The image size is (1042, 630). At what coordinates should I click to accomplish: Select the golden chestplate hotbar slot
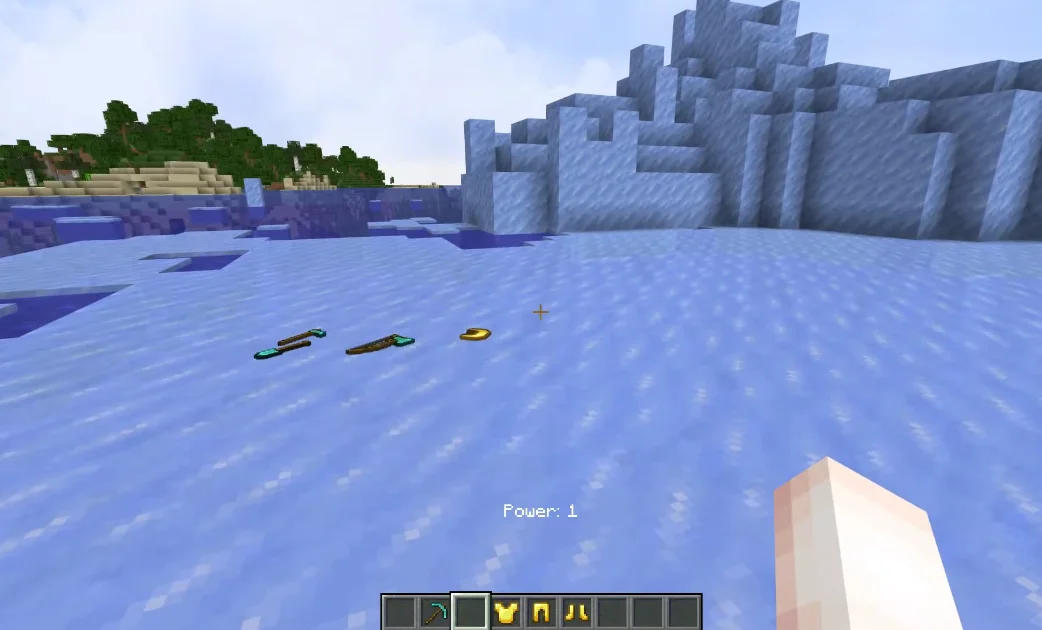[506, 612]
